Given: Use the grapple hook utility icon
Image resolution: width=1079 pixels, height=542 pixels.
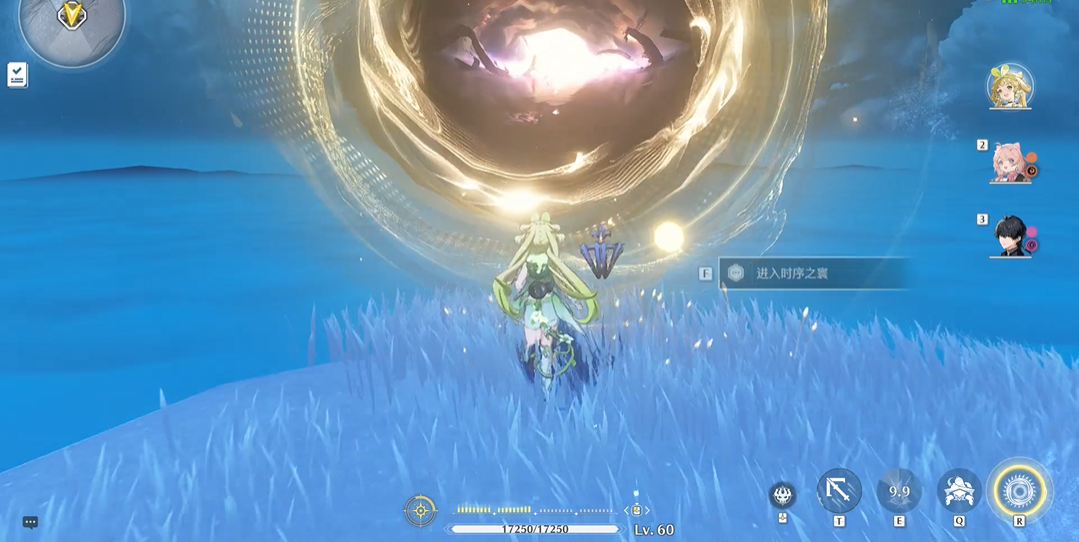Looking at the screenshot, I should click(839, 491).
